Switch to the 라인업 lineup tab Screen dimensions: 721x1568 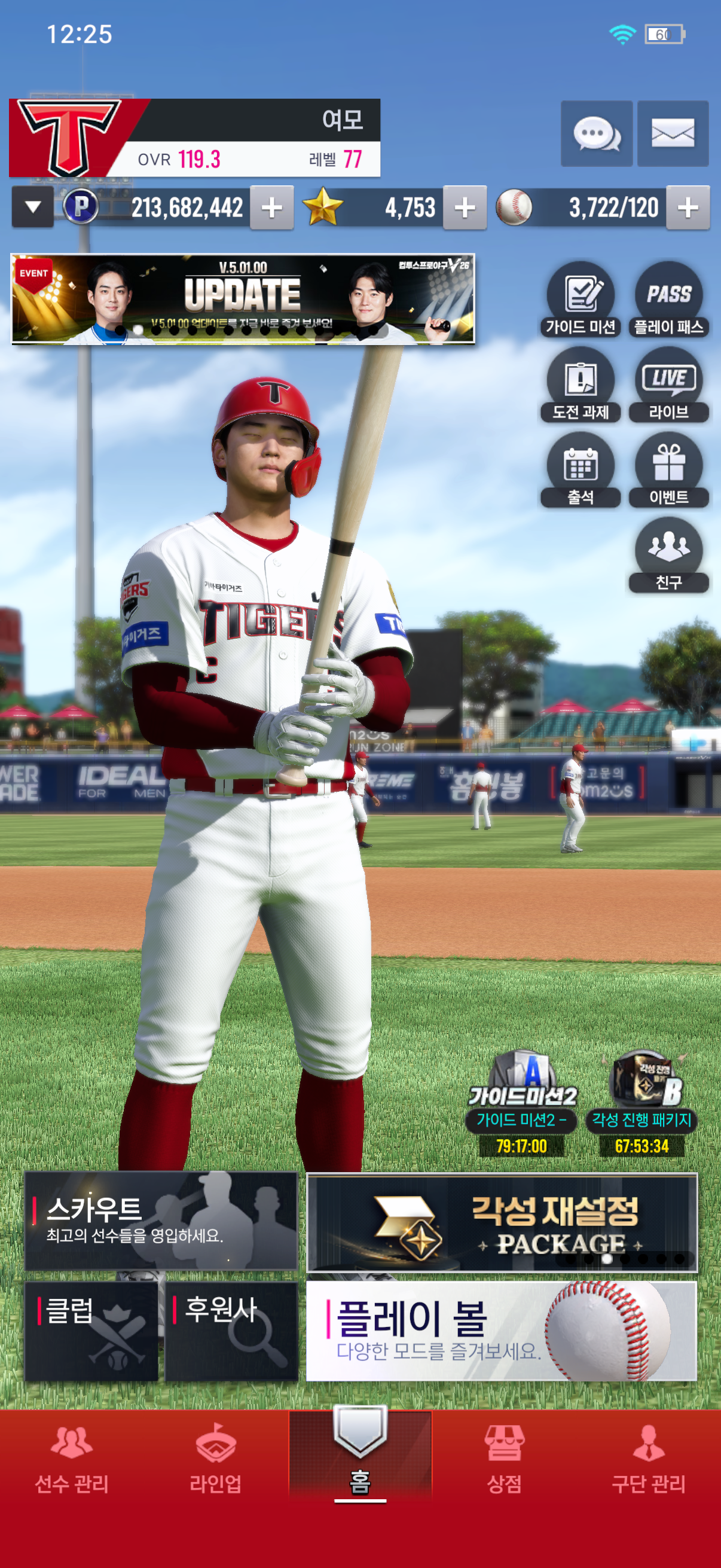click(x=215, y=1459)
